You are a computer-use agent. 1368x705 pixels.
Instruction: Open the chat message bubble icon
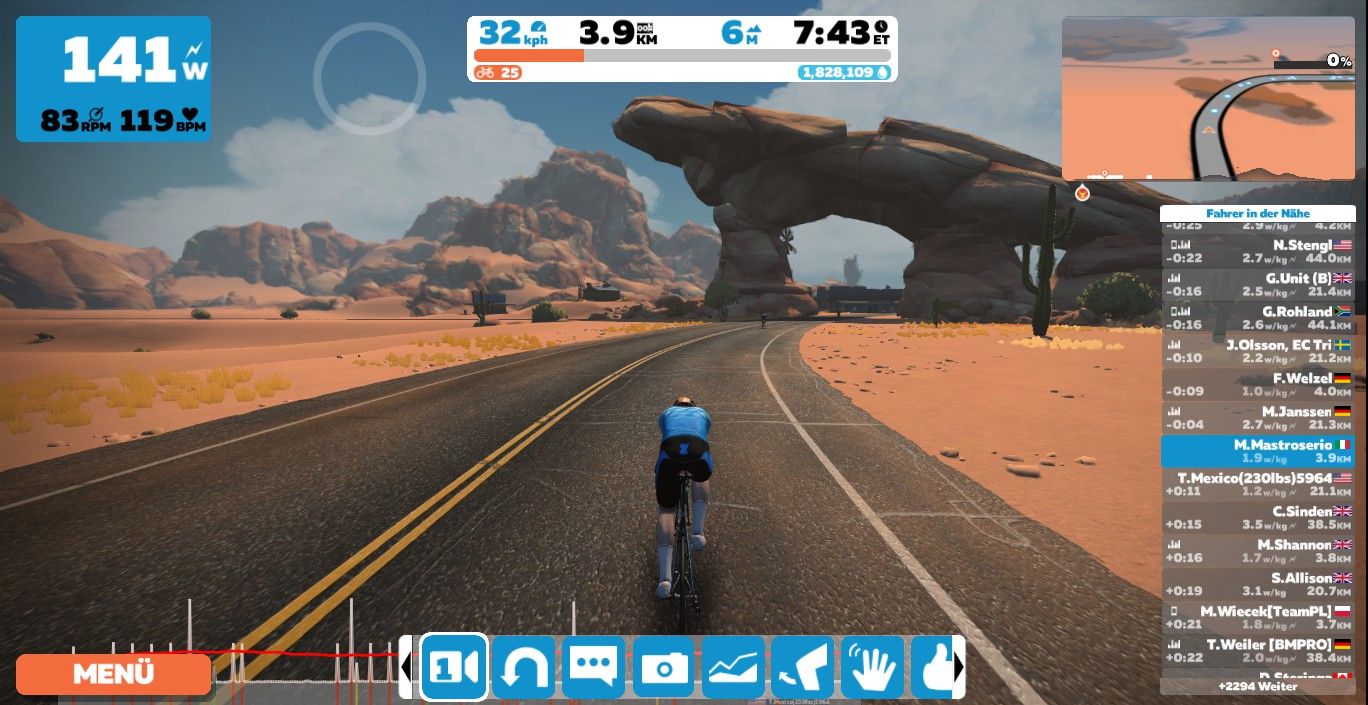tap(593, 667)
